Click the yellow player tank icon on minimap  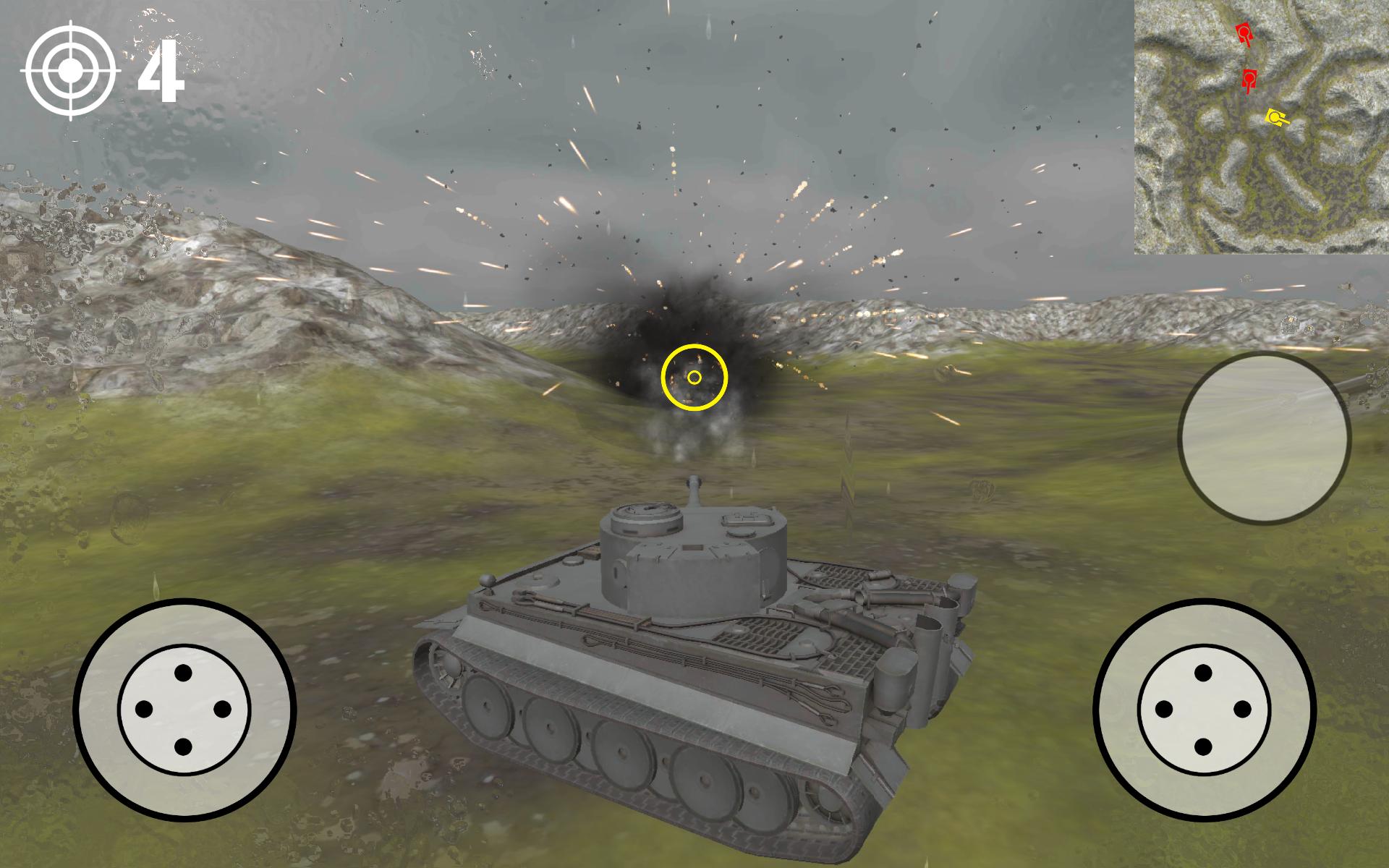[x=1275, y=116]
